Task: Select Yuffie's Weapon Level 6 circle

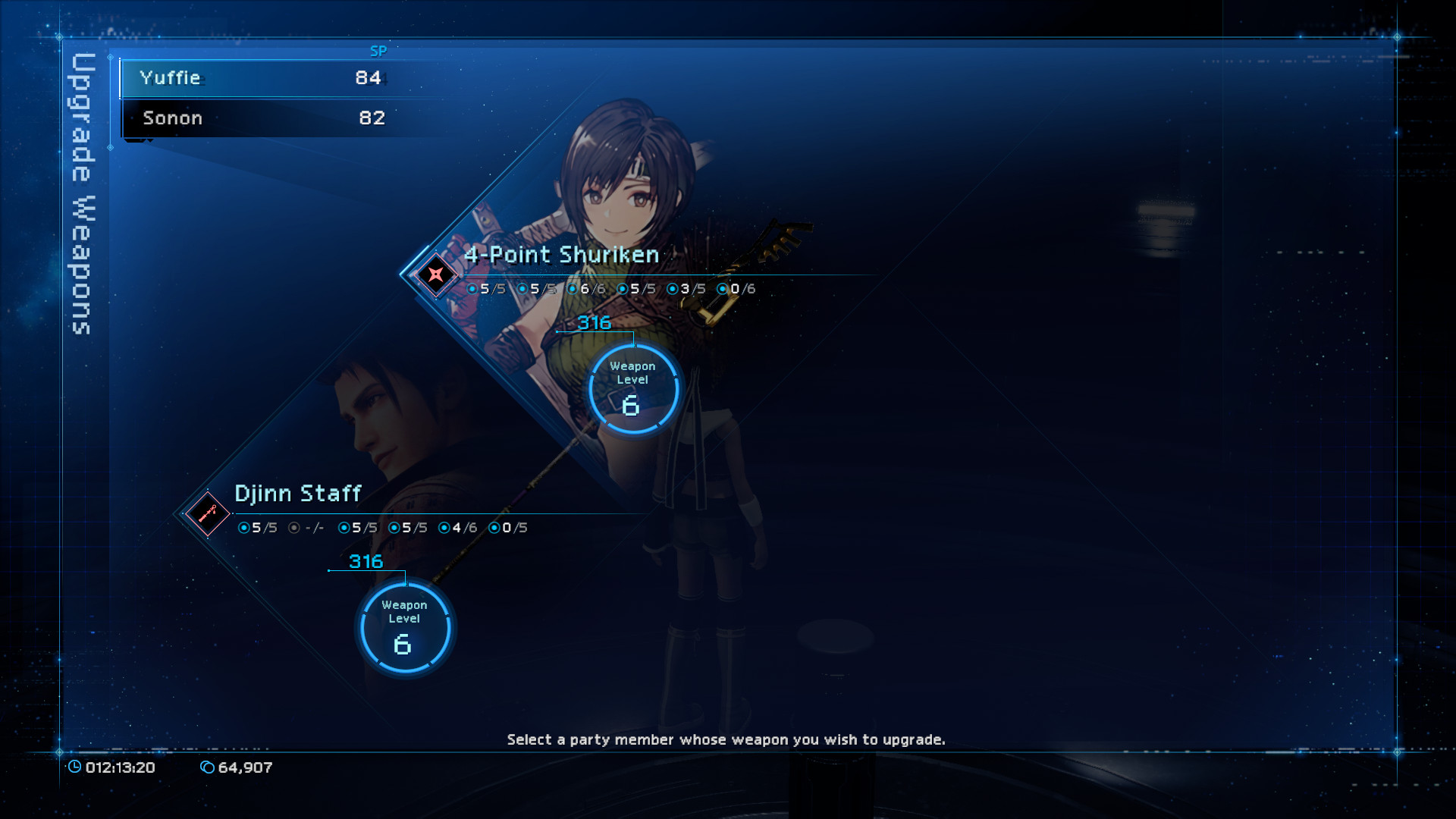Action: click(632, 390)
